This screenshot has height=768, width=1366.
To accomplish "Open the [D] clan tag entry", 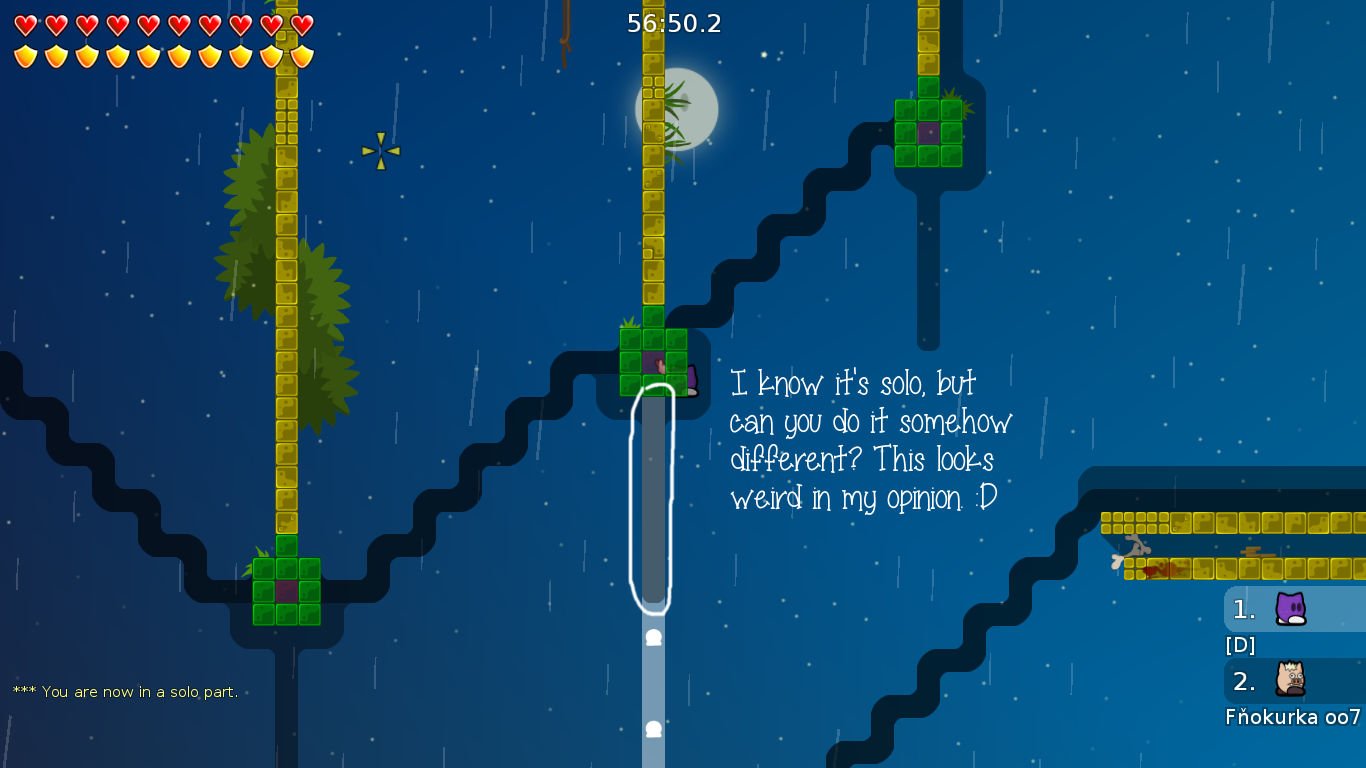I will tap(1239, 645).
